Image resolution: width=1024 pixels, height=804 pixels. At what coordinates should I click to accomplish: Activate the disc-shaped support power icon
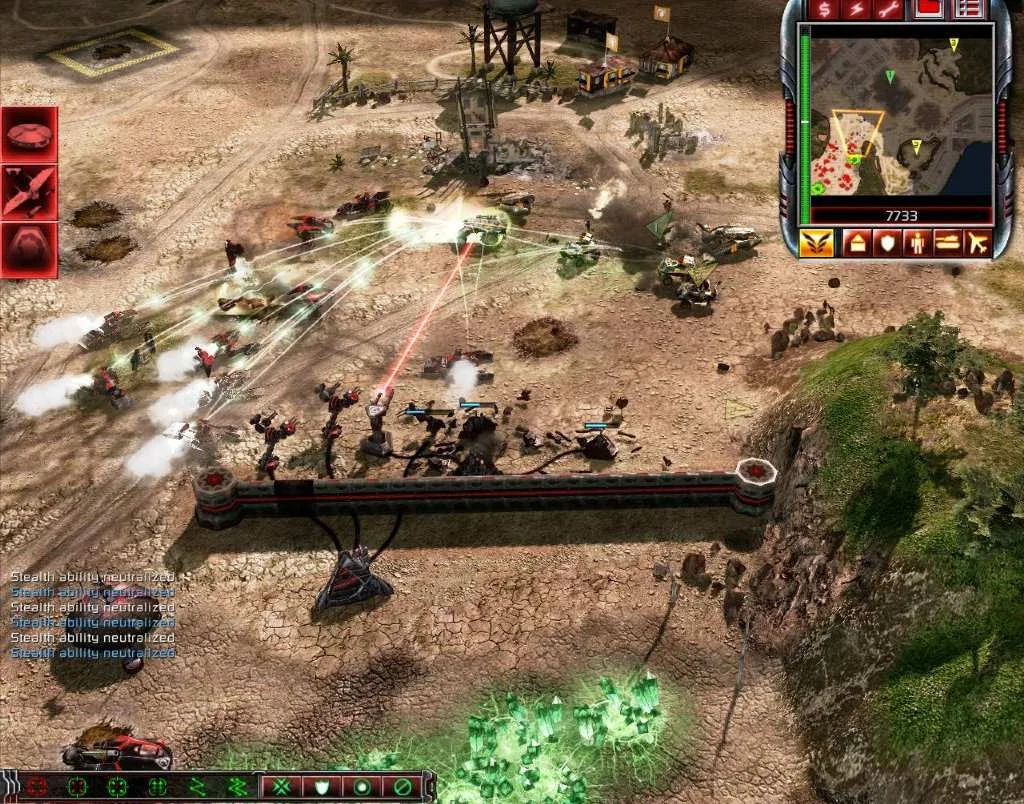pyautogui.click(x=30, y=135)
